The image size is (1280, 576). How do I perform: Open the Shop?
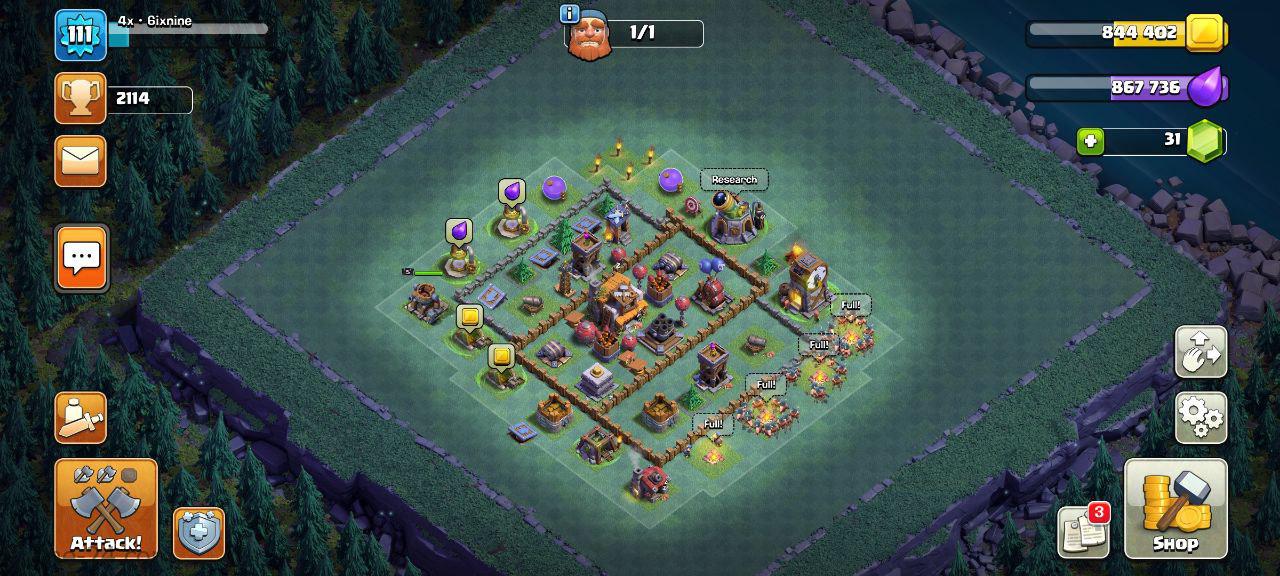(x=1175, y=508)
